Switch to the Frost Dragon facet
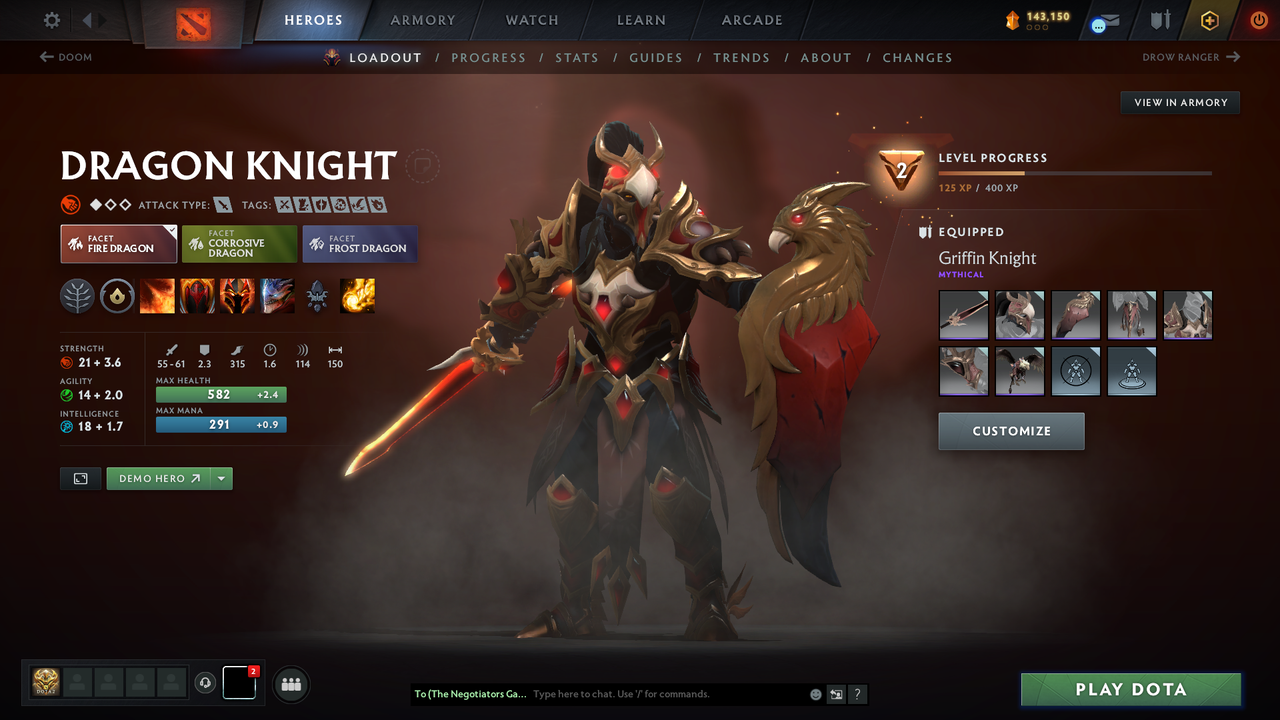Screen dimensions: 1280x720 click(359, 243)
